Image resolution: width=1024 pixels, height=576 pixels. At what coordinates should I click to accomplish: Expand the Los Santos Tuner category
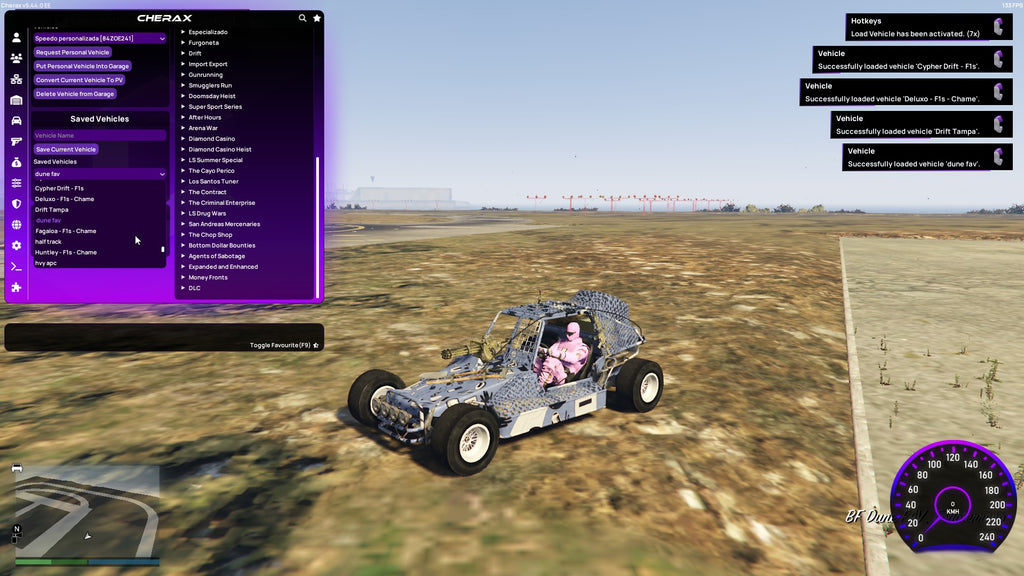(x=213, y=181)
